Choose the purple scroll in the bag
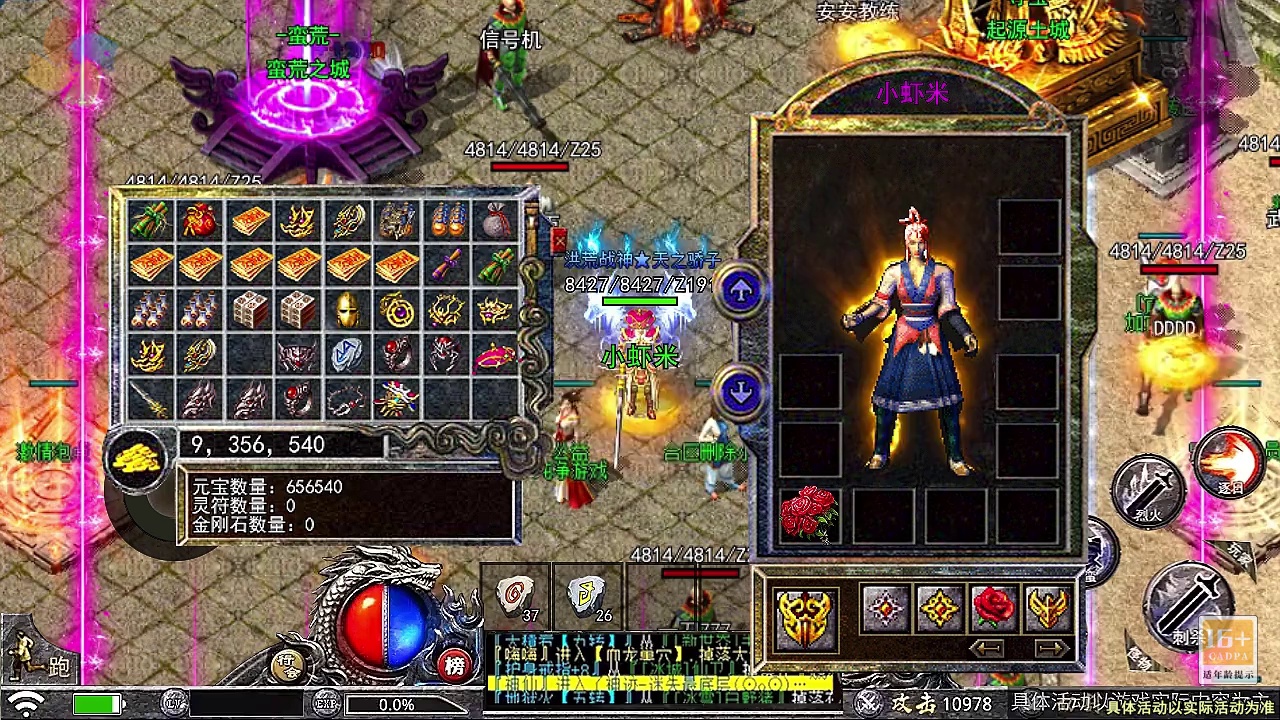Viewport: 1280px width, 720px height. [x=445, y=266]
